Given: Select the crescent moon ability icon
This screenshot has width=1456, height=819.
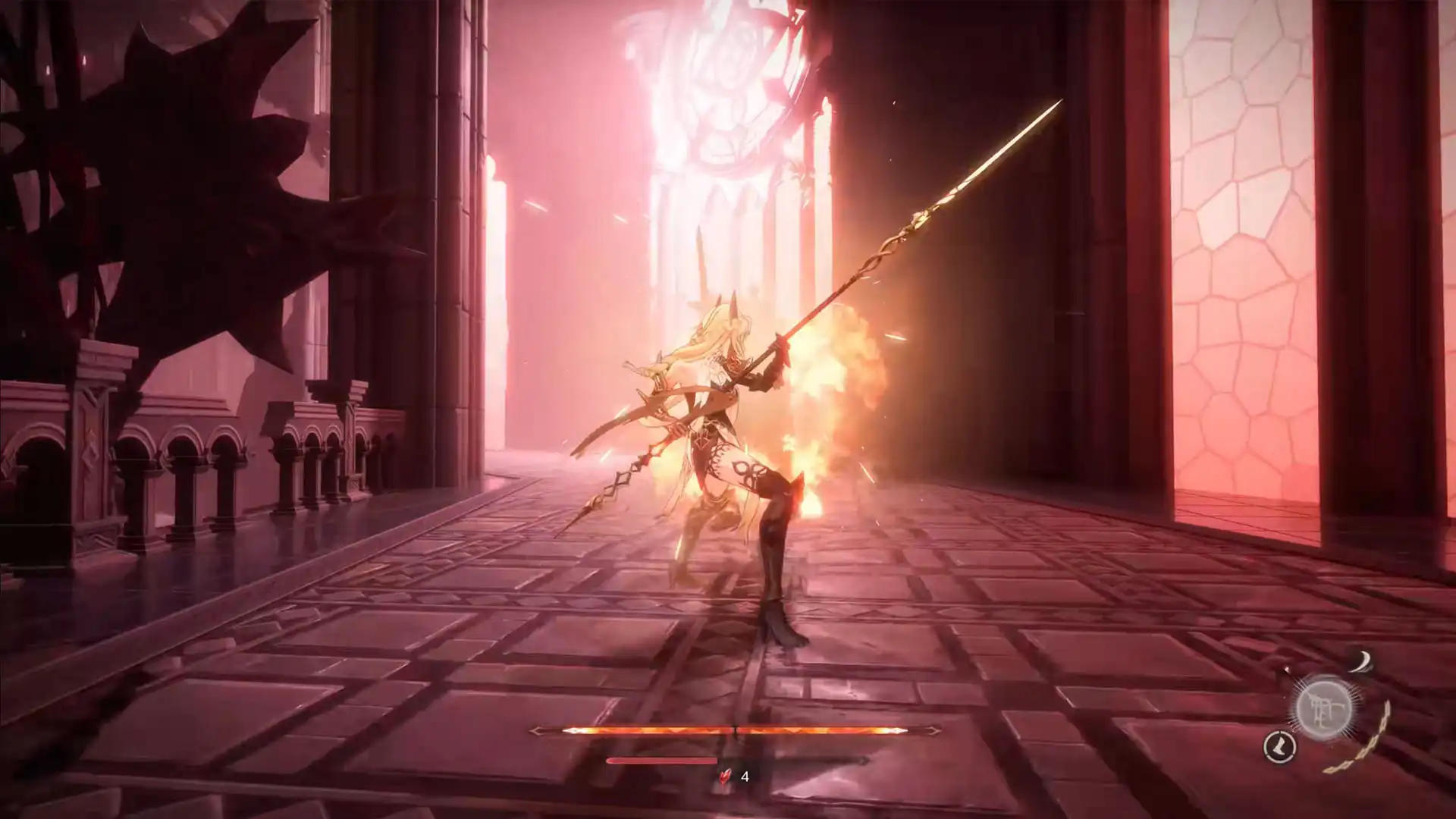Looking at the screenshot, I should click(x=1363, y=661).
